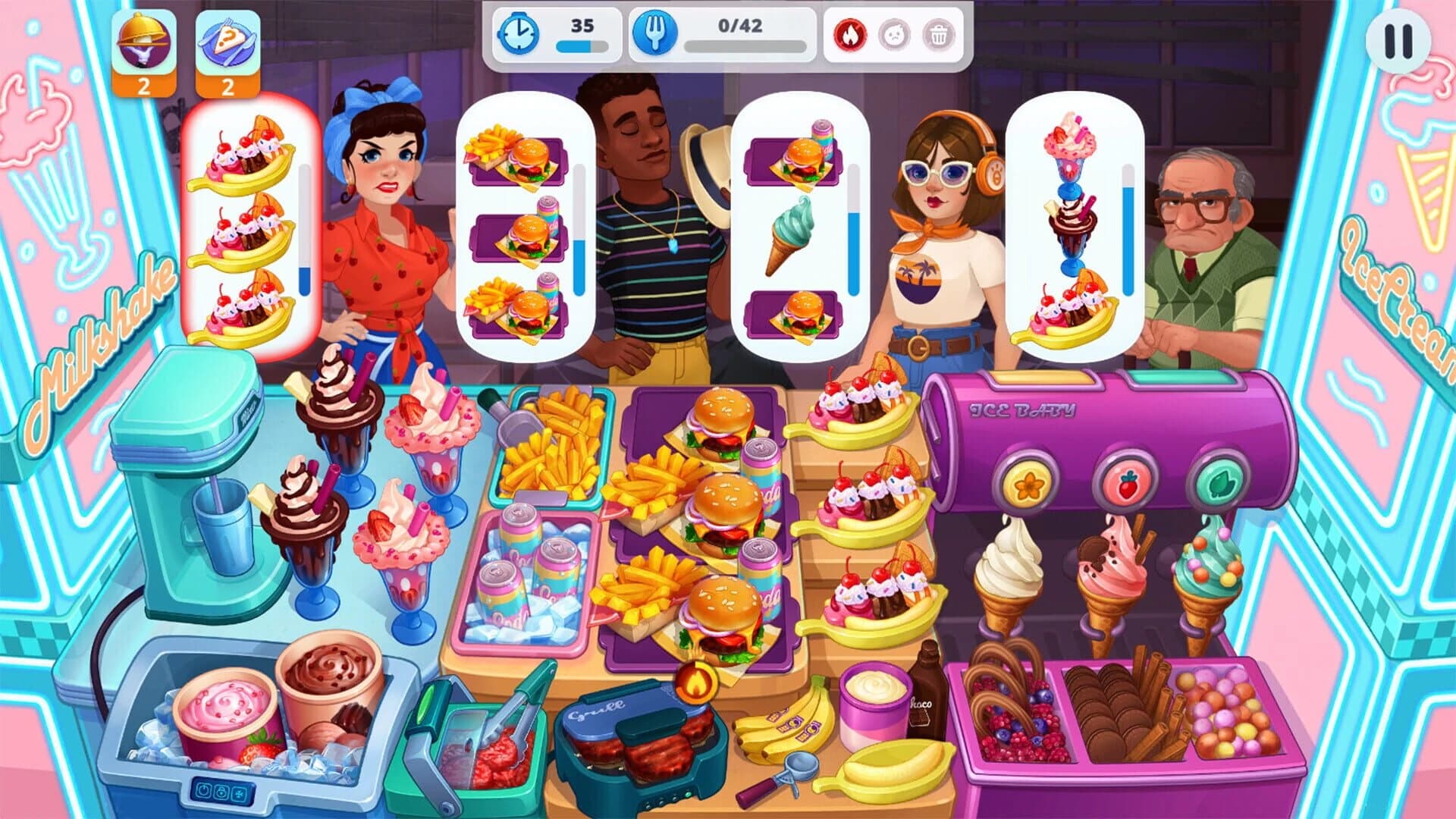Click the trash can wasted-food icon
This screenshot has width=1456, height=819.
tap(940, 34)
